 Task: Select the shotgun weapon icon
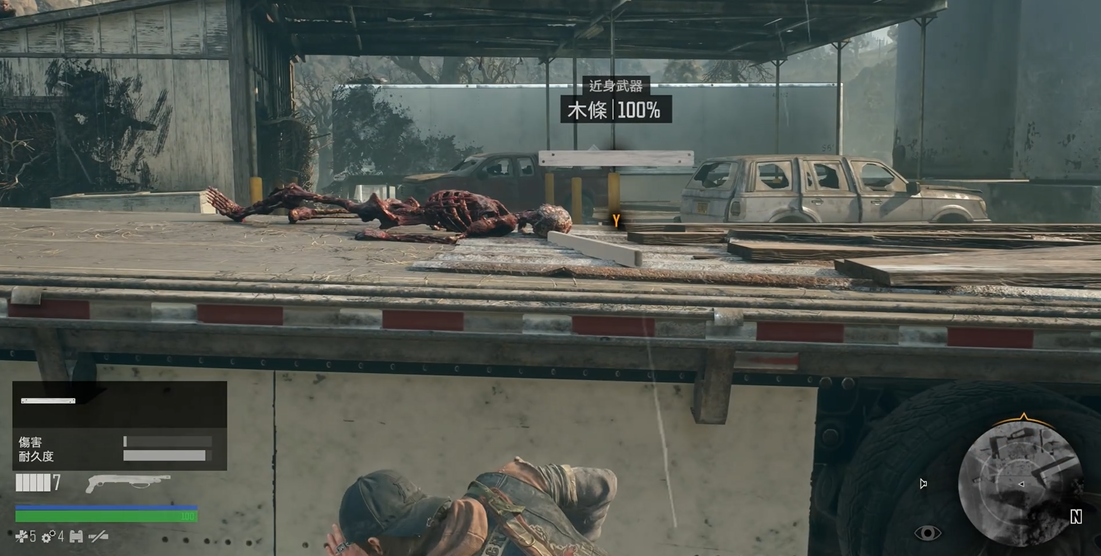[x=128, y=483]
